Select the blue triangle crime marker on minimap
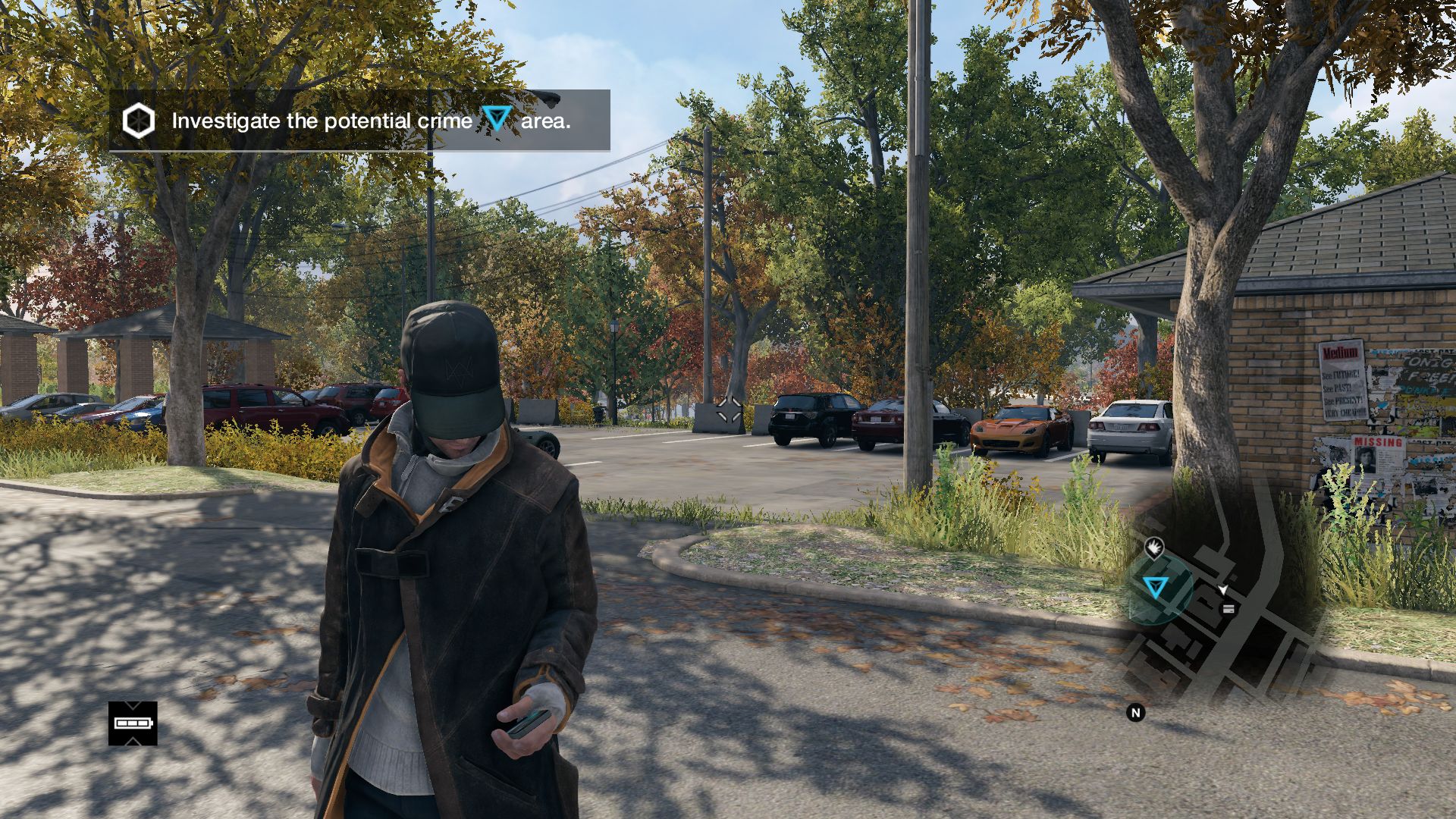Screen dimensions: 1456x819 [x=1155, y=587]
